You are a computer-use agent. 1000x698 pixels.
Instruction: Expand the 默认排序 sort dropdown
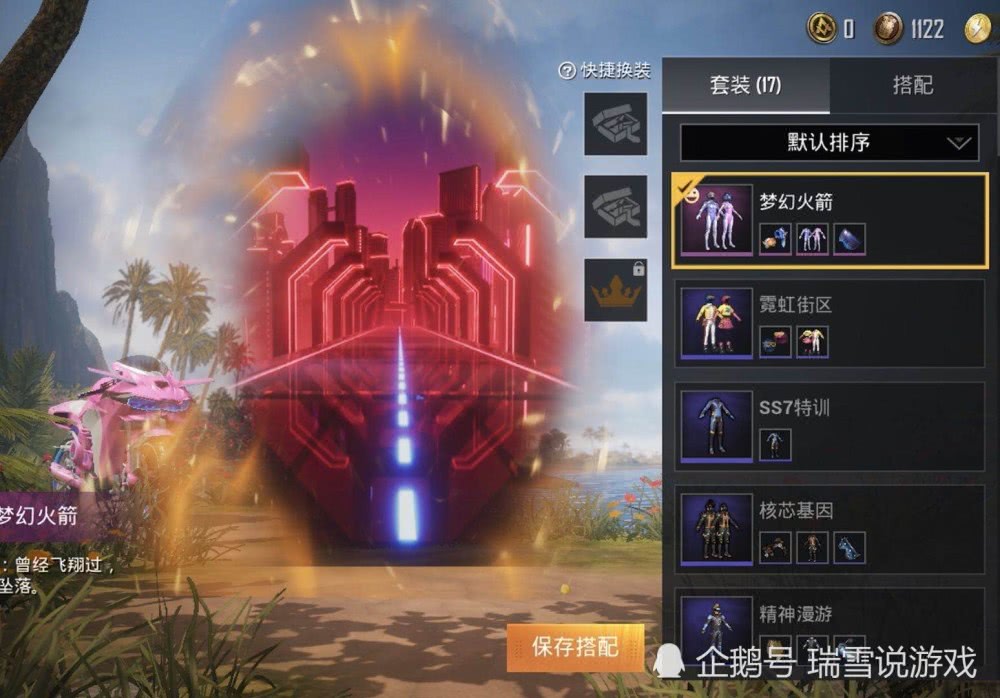click(x=829, y=142)
